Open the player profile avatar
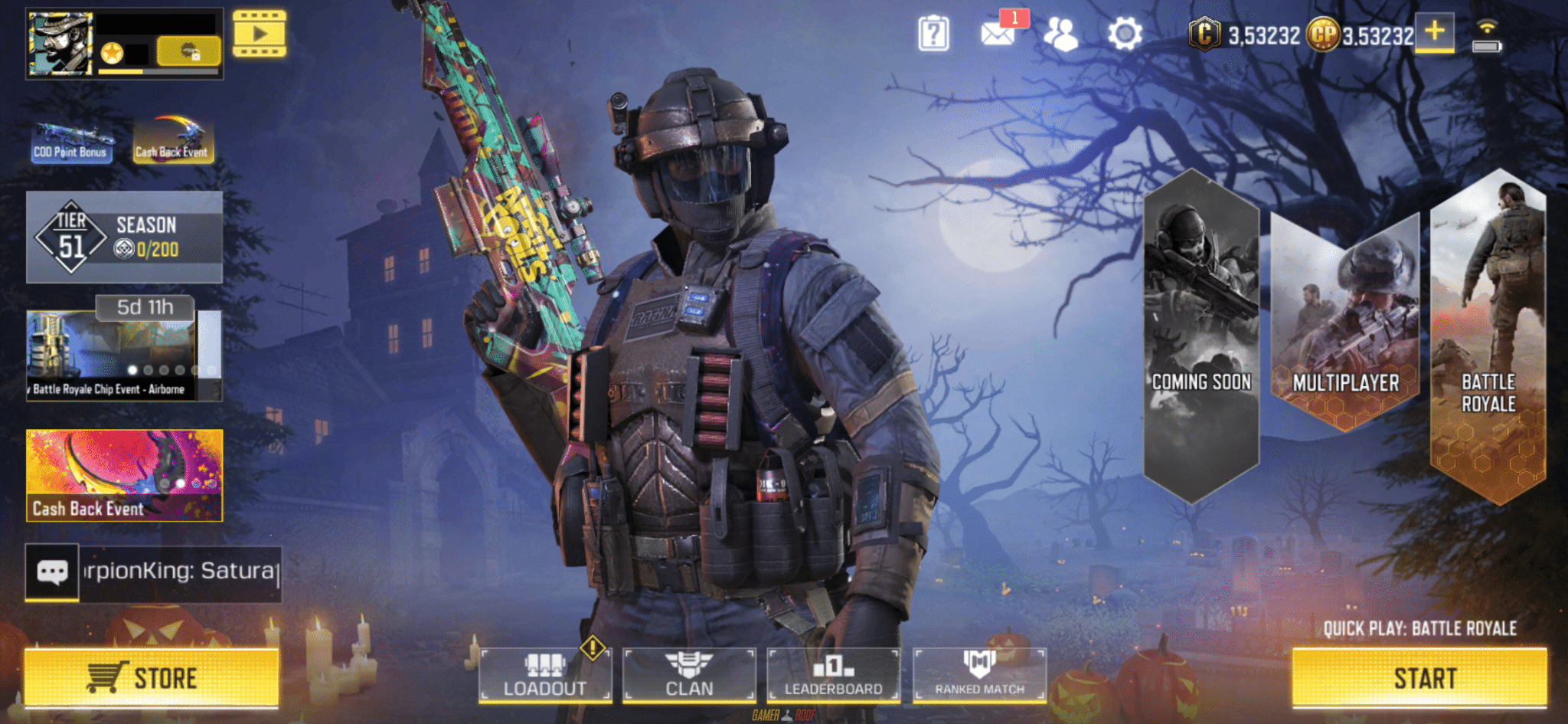This screenshot has height=724, width=1568. pyautogui.click(x=60, y=44)
